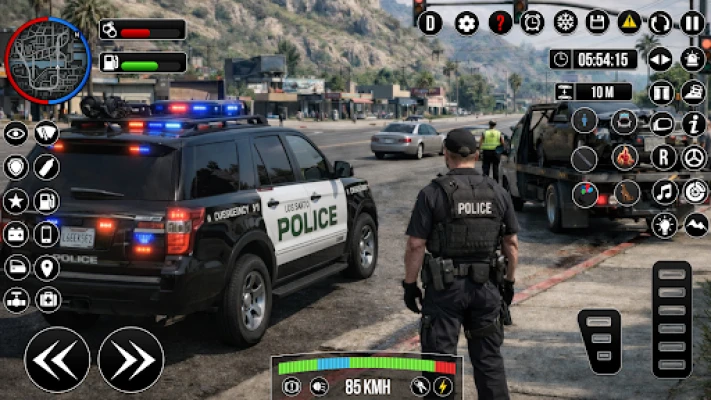Screen dimensions: 711x400
Task: Steer left with the double-arrow button
Action: click(57, 359)
